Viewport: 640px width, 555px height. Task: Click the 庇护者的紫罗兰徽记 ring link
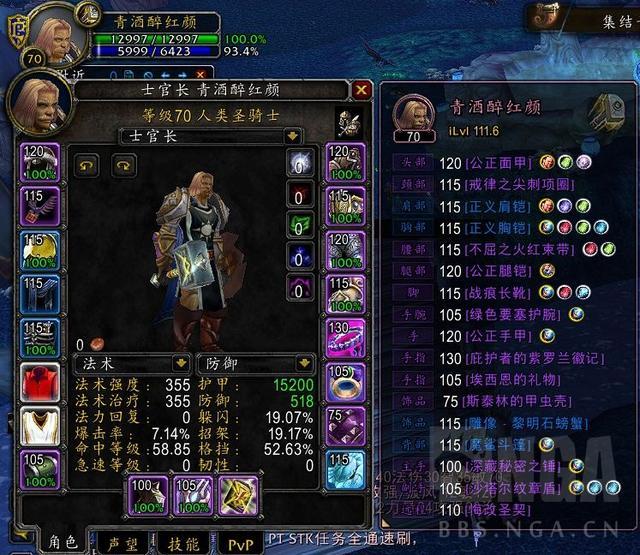[x=539, y=358]
